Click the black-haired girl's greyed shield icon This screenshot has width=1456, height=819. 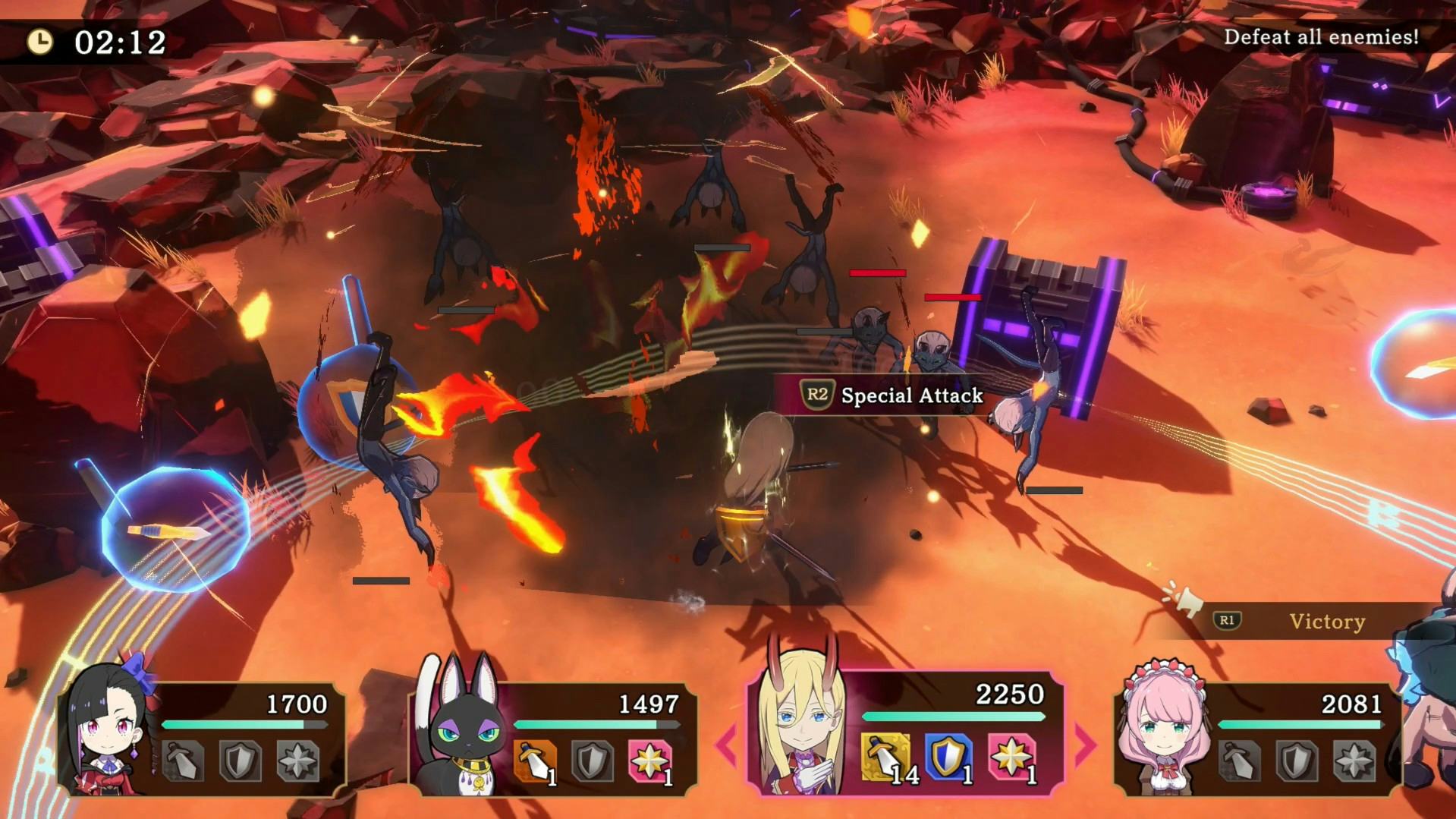pyautogui.click(x=240, y=761)
